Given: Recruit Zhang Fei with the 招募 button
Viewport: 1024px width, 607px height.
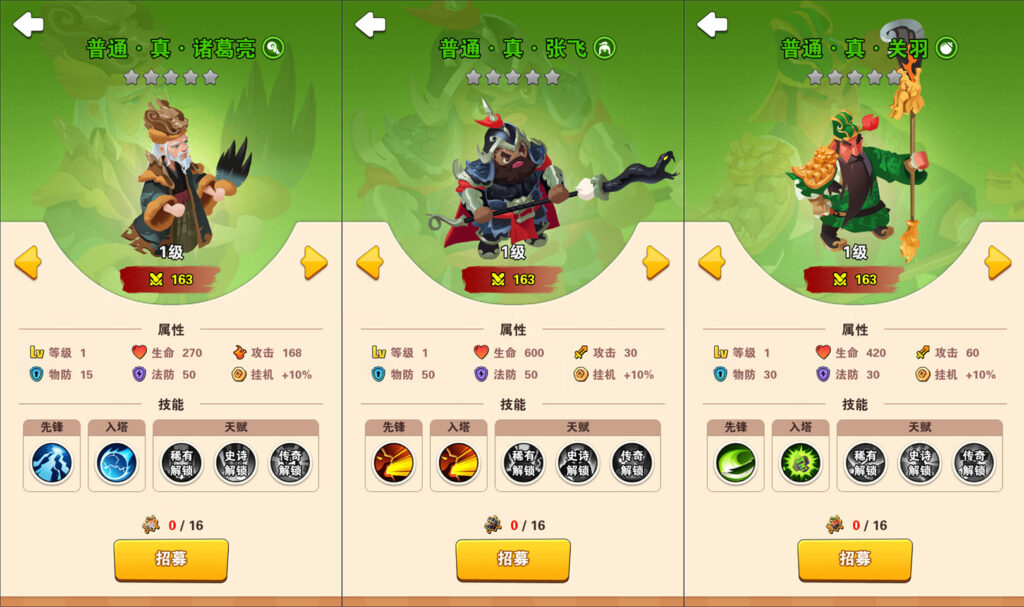Looking at the screenshot, I should coord(513,559).
